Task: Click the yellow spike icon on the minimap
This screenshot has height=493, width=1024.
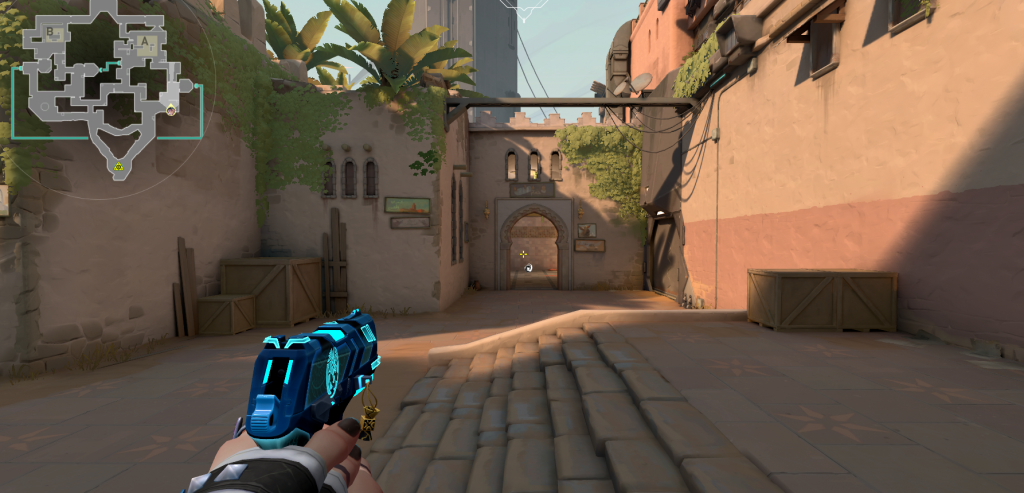Action: pyautogui.click(x=118, y=166)
